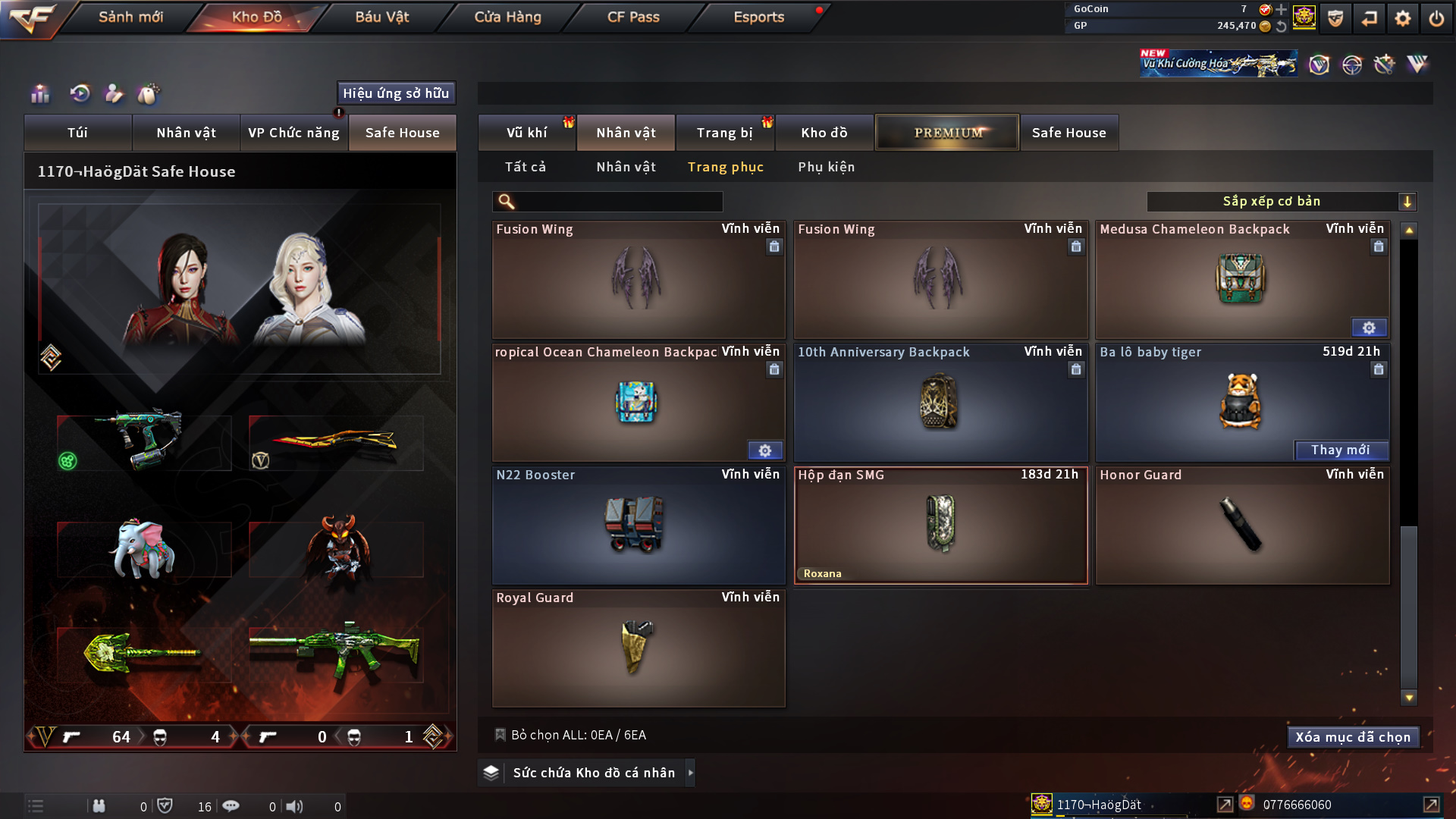Select the Phụ kiện sub-category
This screenshot has width=1456, height=819.
[x=826, y=167]
